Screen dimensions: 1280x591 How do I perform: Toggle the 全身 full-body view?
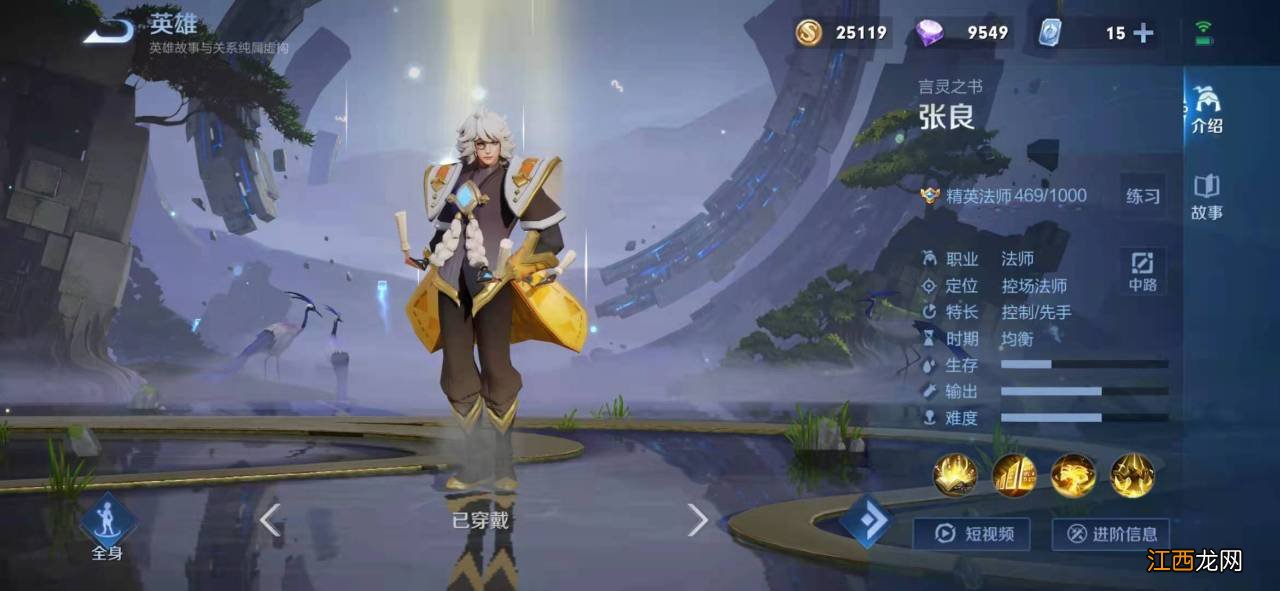tap(106, 527)
